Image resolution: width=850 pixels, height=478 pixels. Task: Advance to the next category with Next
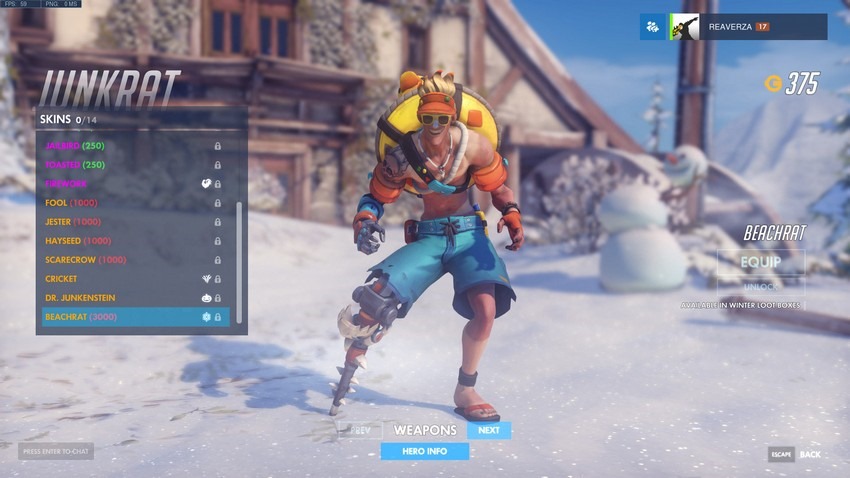click(x=489, y=431)
